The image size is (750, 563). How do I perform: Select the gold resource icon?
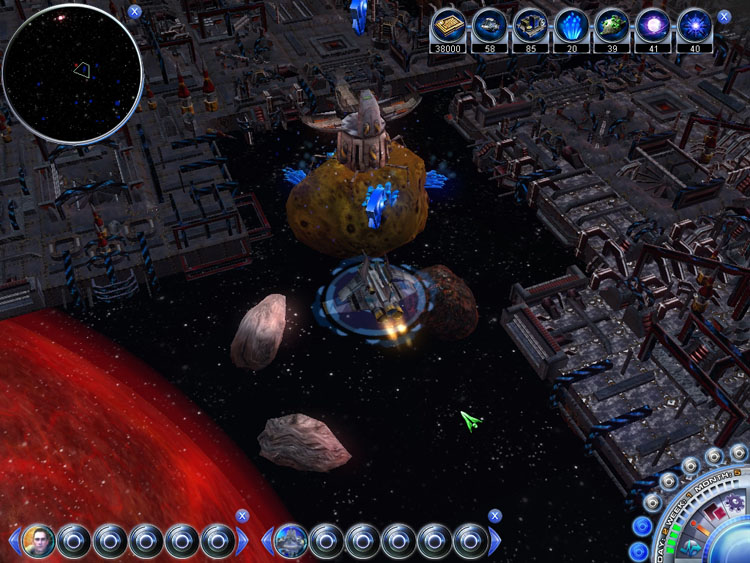(x=447, y=25)
